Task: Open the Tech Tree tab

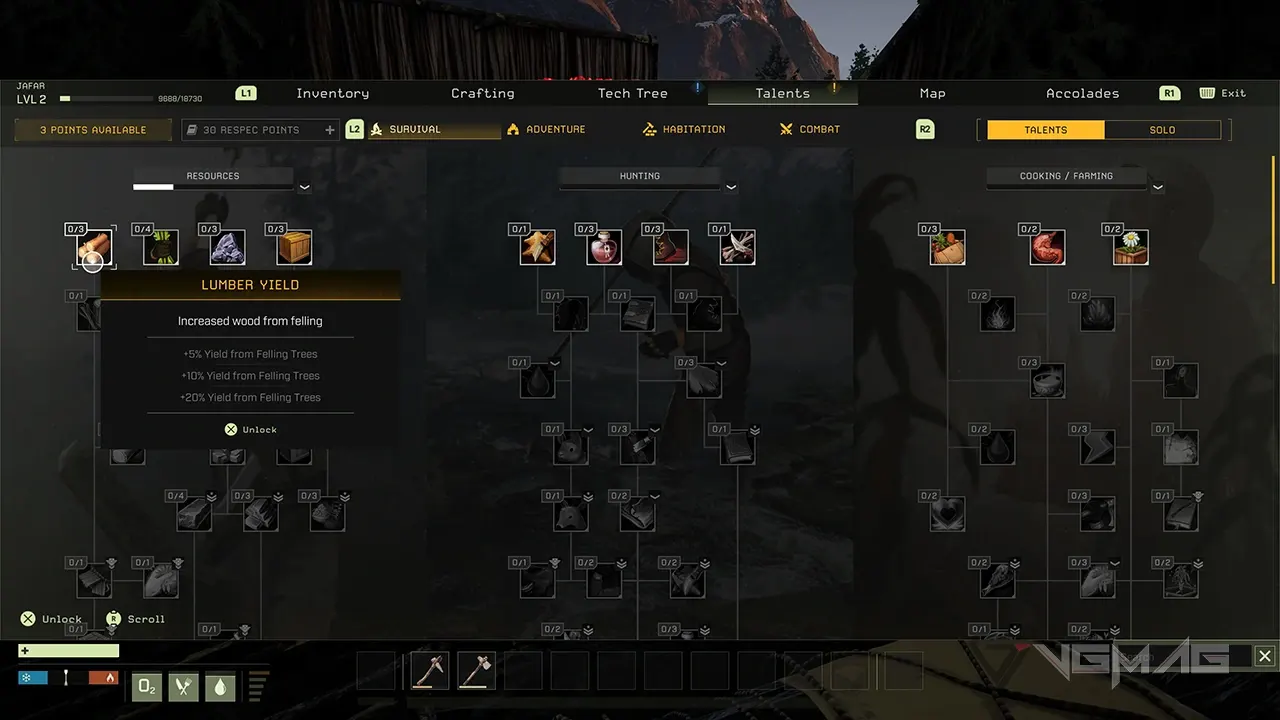Action: 632,93
